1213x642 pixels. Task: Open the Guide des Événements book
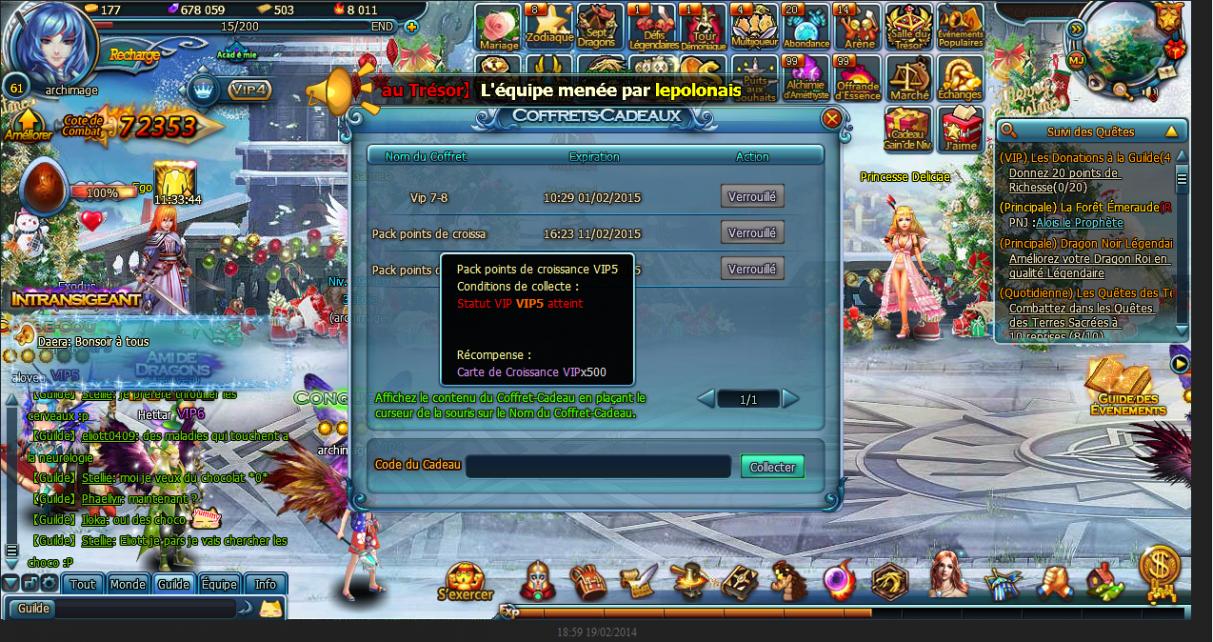pyautogui.click(x=1126, y=388)
